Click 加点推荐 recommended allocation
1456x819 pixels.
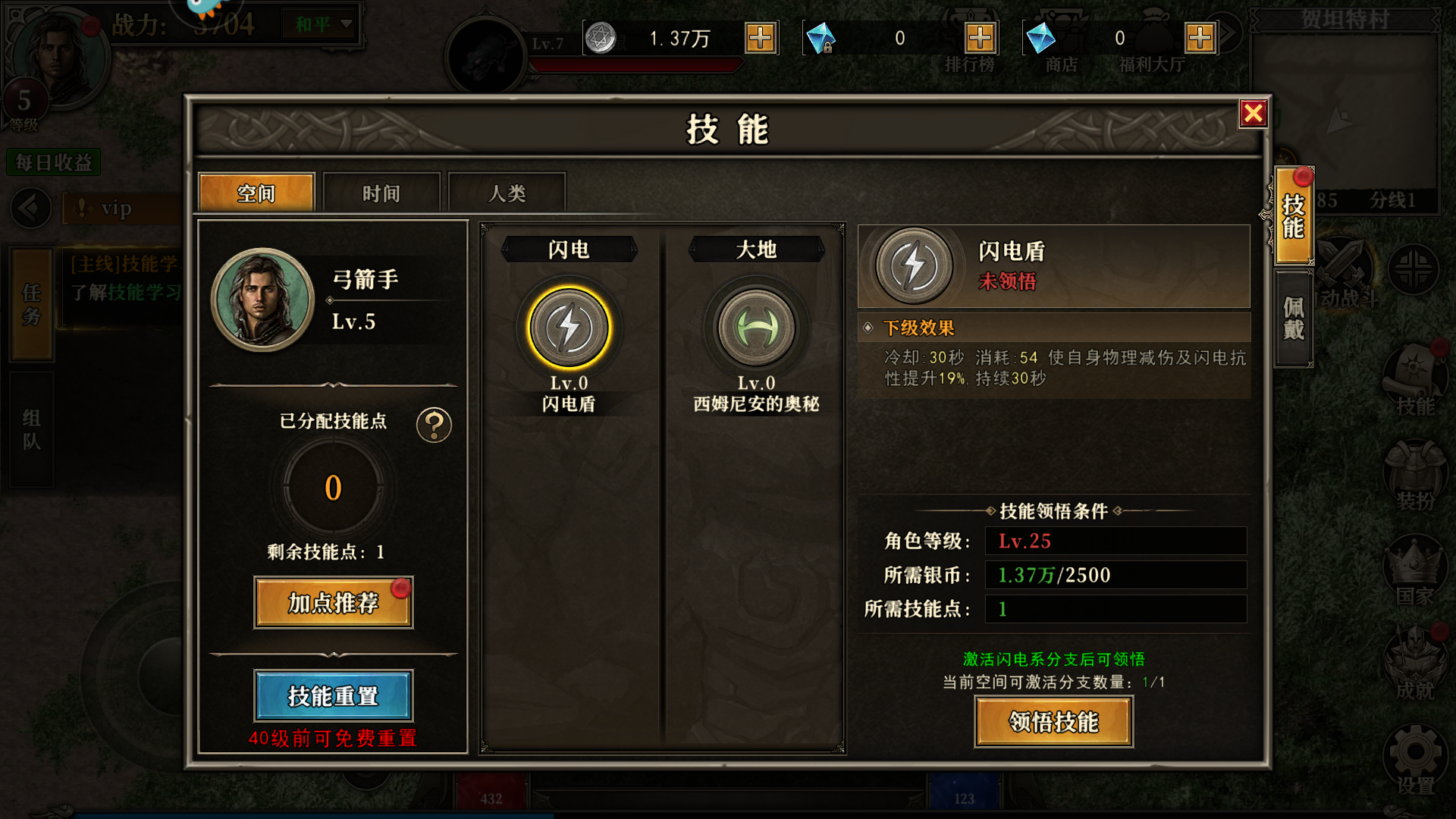click(333, 603)
